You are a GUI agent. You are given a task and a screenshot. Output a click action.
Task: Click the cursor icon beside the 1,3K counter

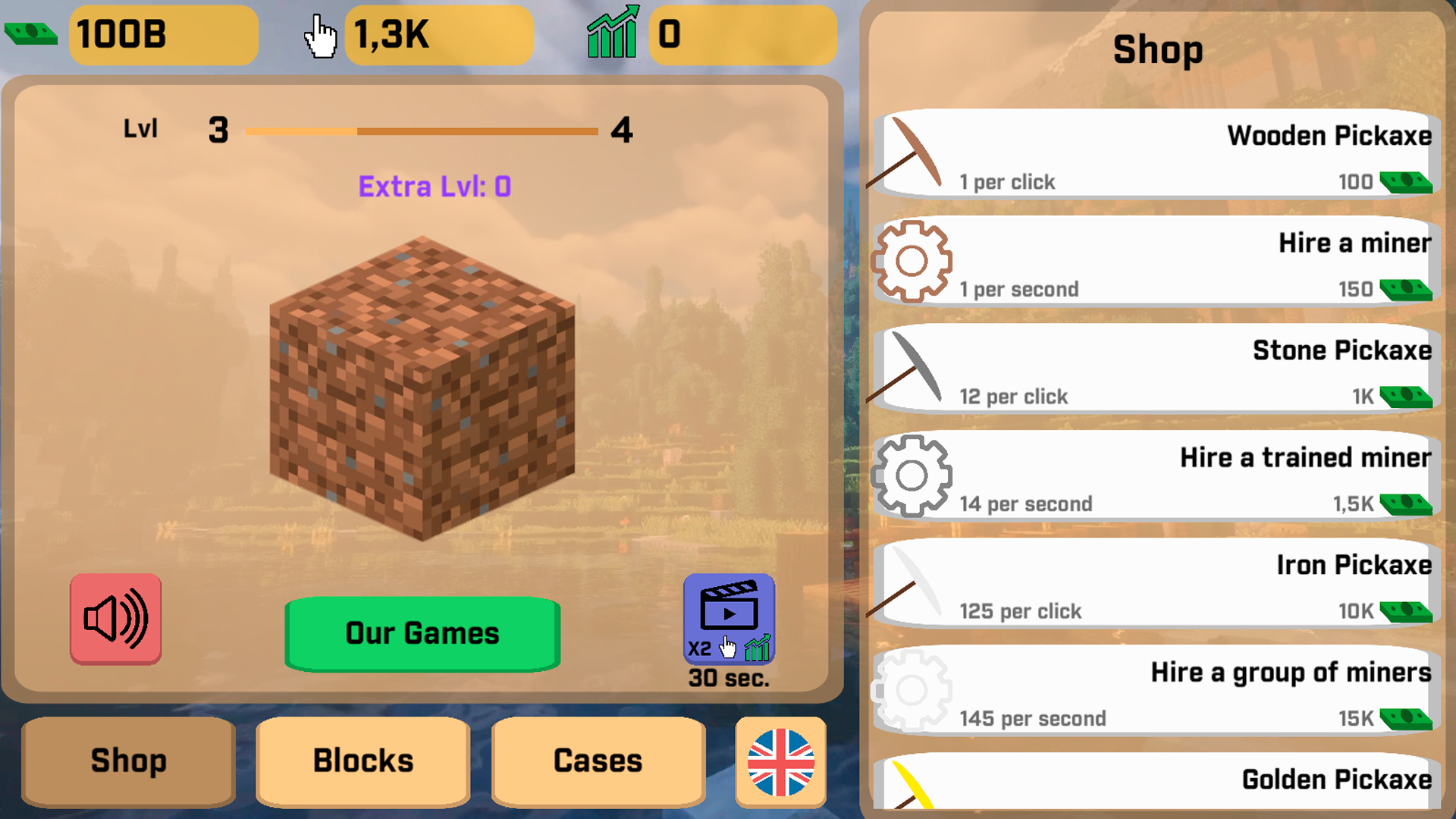[x=318, y=33]
